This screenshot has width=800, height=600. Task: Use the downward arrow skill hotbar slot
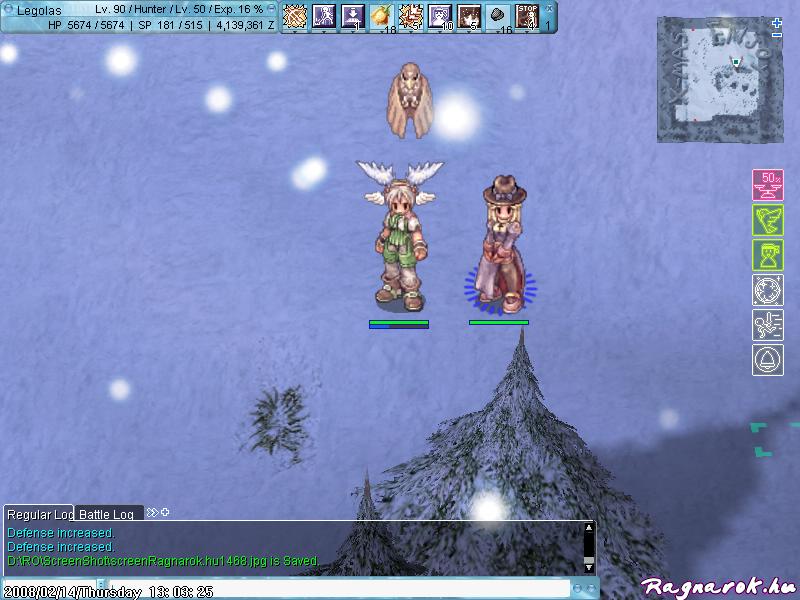[x=352, y=15]
